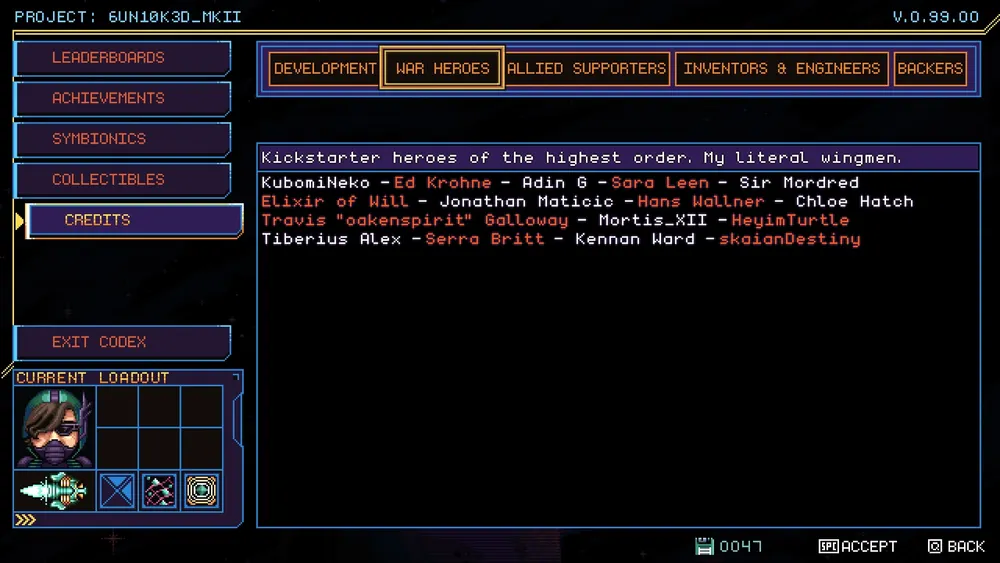Click the concentric rings loadout icon
The image size is (1000, 563).
(202, 491)
